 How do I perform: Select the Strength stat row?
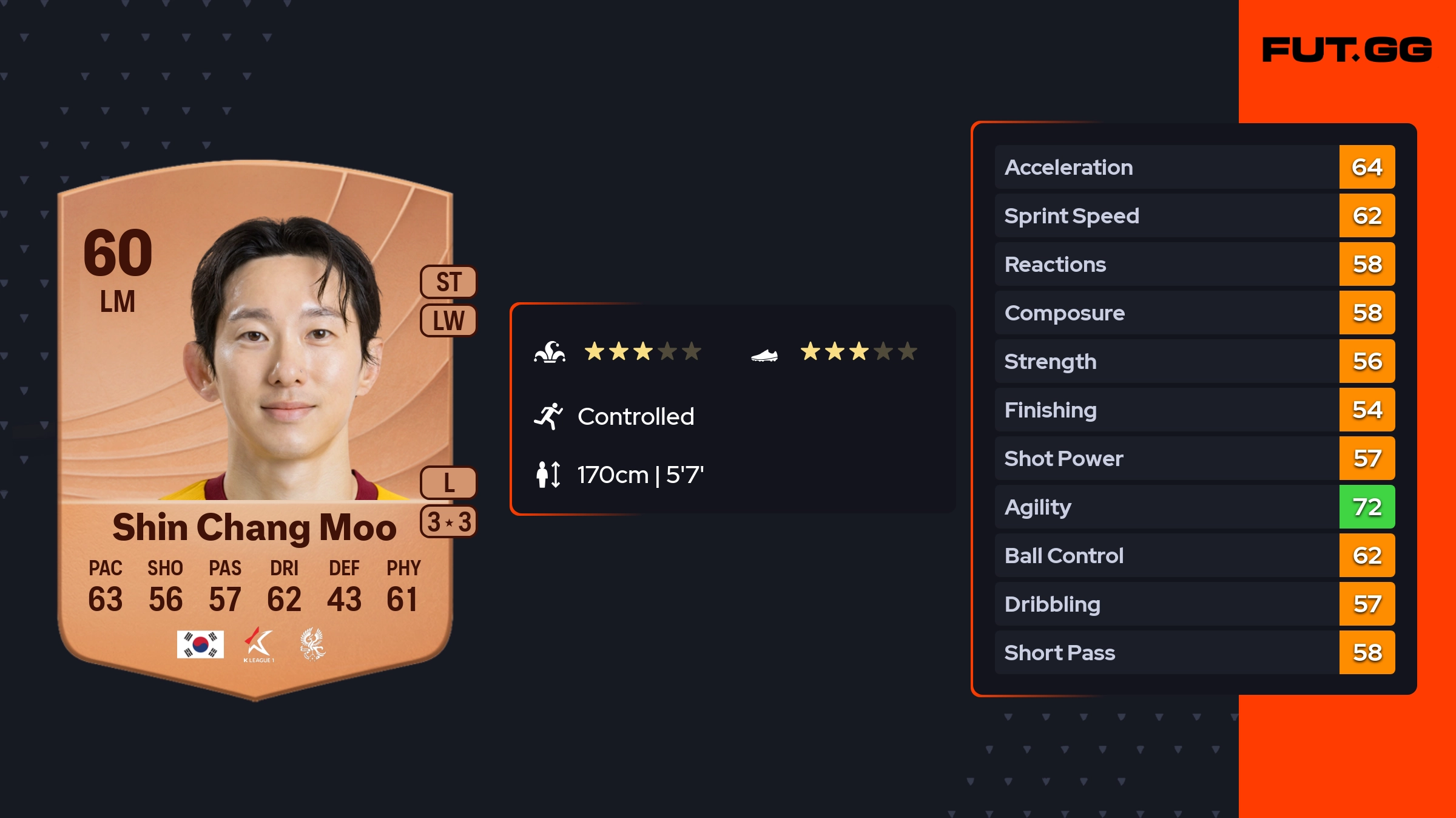(1194, 361)
